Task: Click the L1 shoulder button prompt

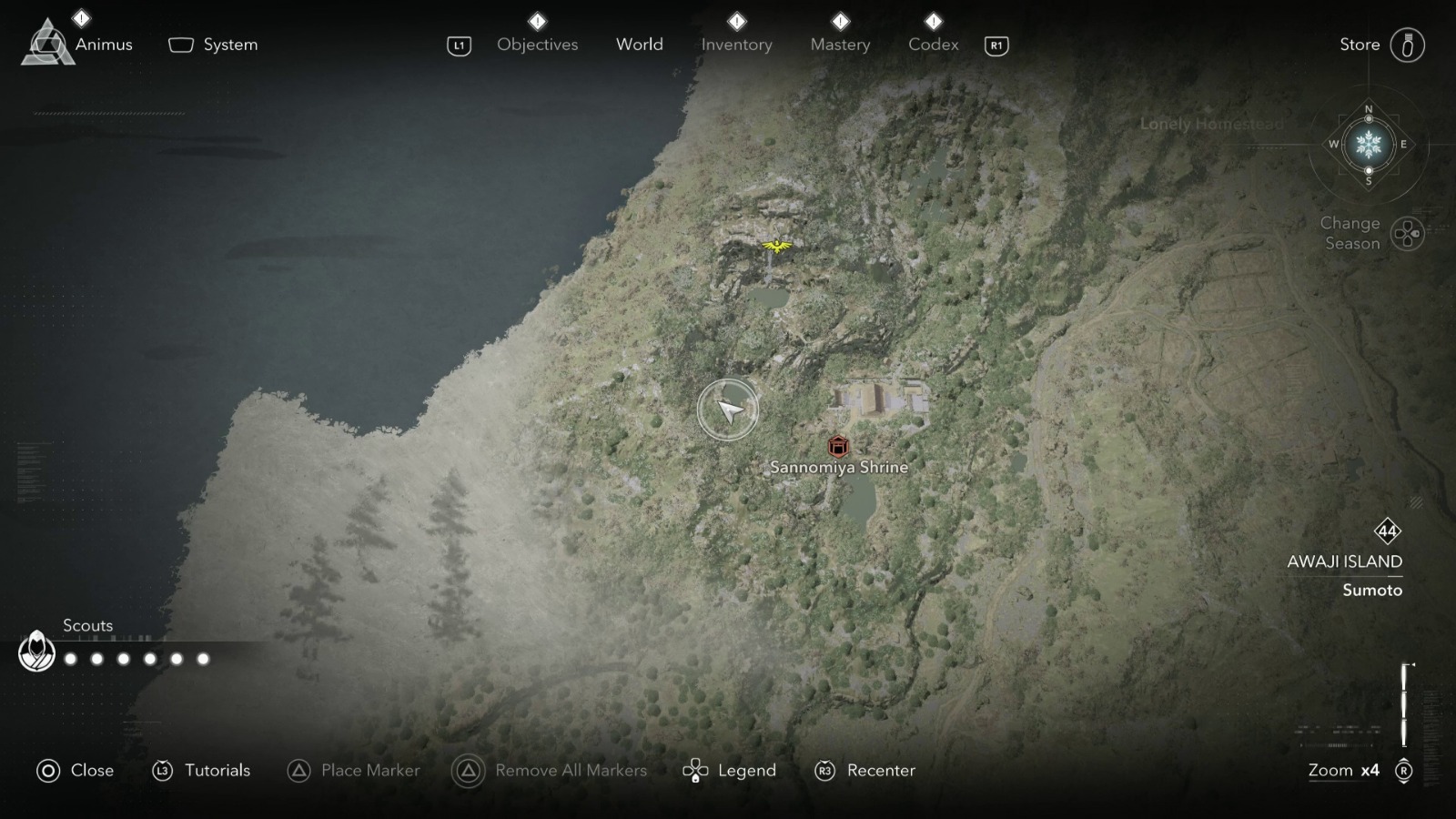Action: 458,44
